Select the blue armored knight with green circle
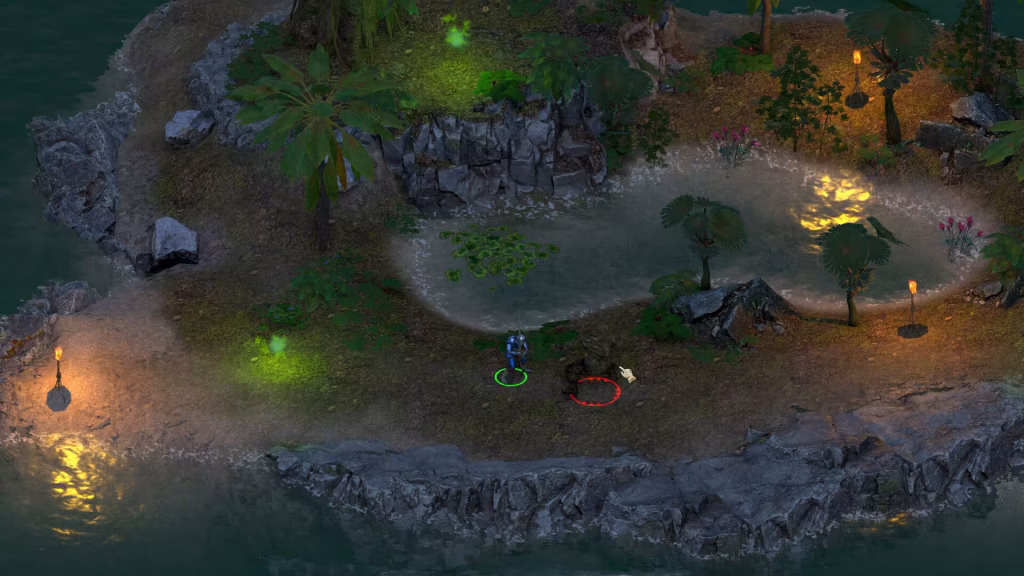Screen dimensions: 1024x576 pos(516,355)
